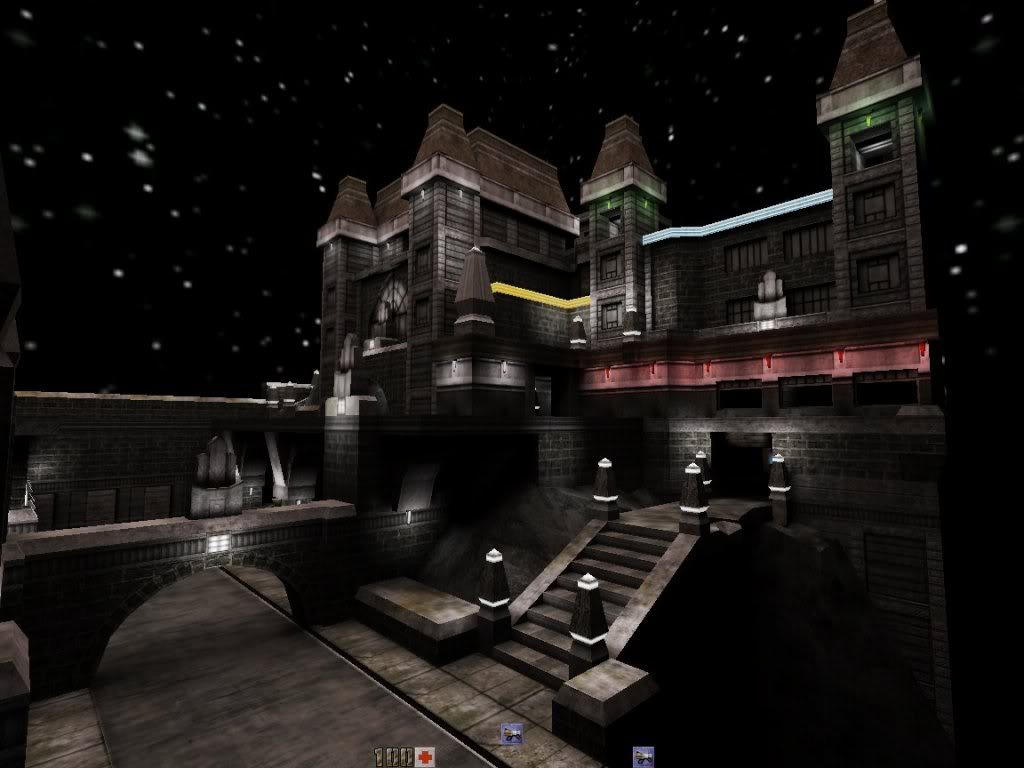Click the red cross health icon

tap(426, 756)
